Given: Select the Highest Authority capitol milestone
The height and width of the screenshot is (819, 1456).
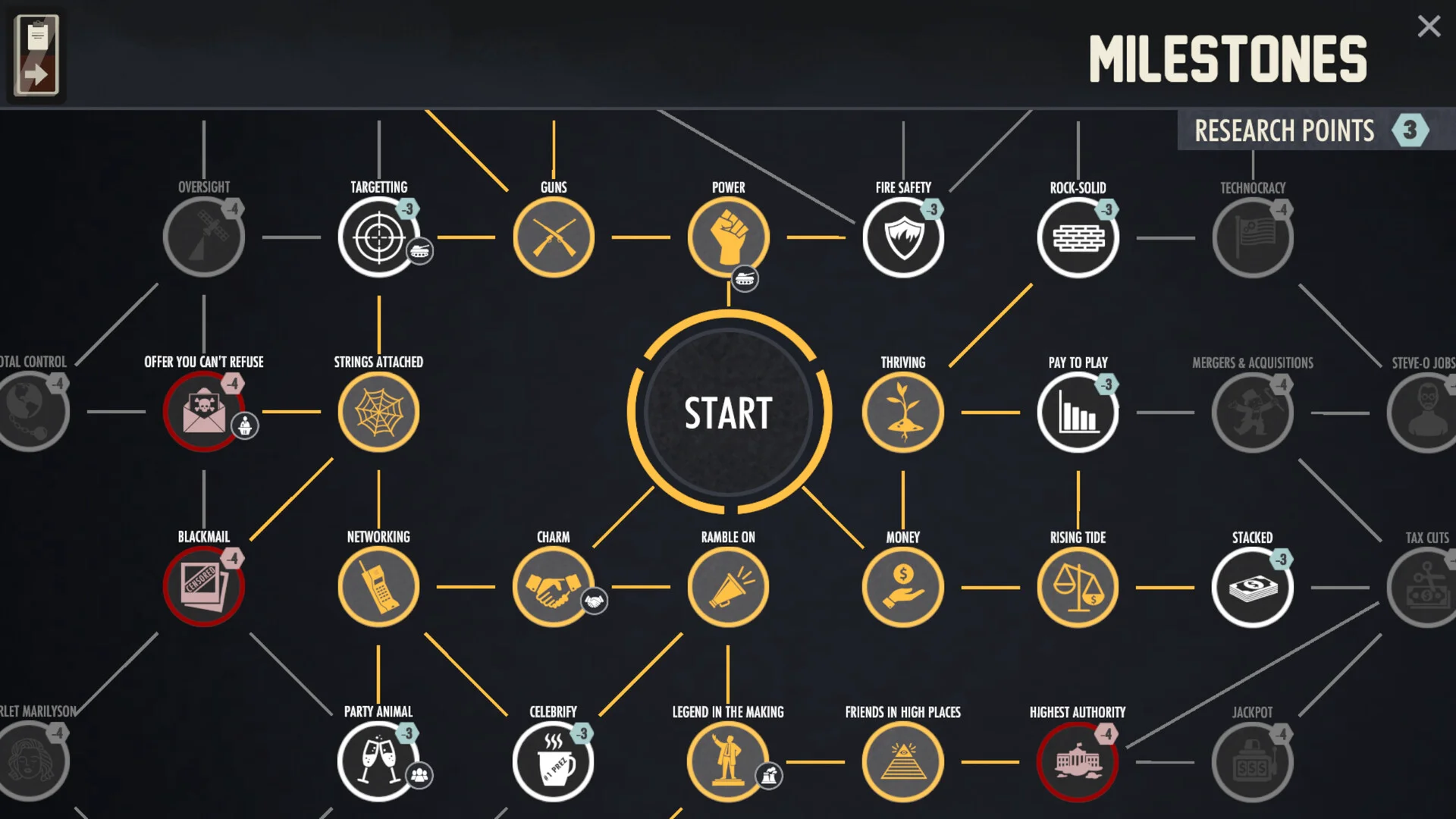Looking at the screenshot, I should 1078,761.
